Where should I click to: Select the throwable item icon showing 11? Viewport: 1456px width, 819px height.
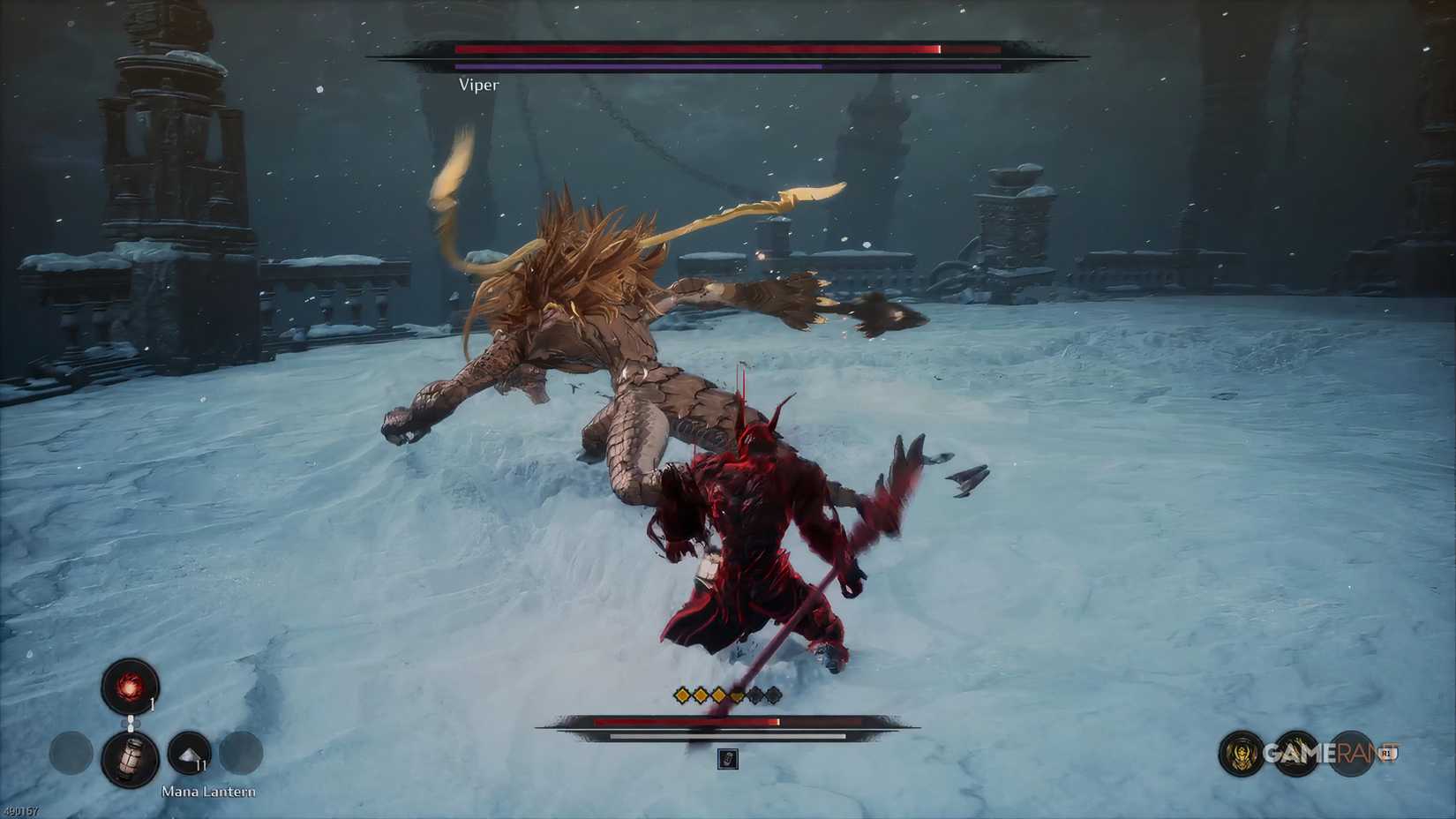189,753
